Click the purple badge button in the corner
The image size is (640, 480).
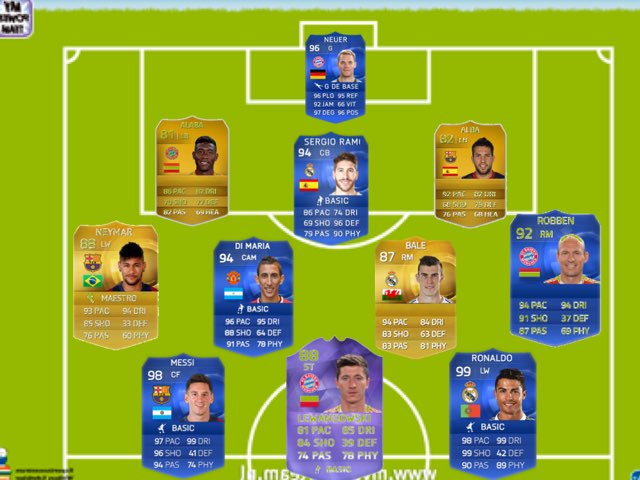(16, 17)
